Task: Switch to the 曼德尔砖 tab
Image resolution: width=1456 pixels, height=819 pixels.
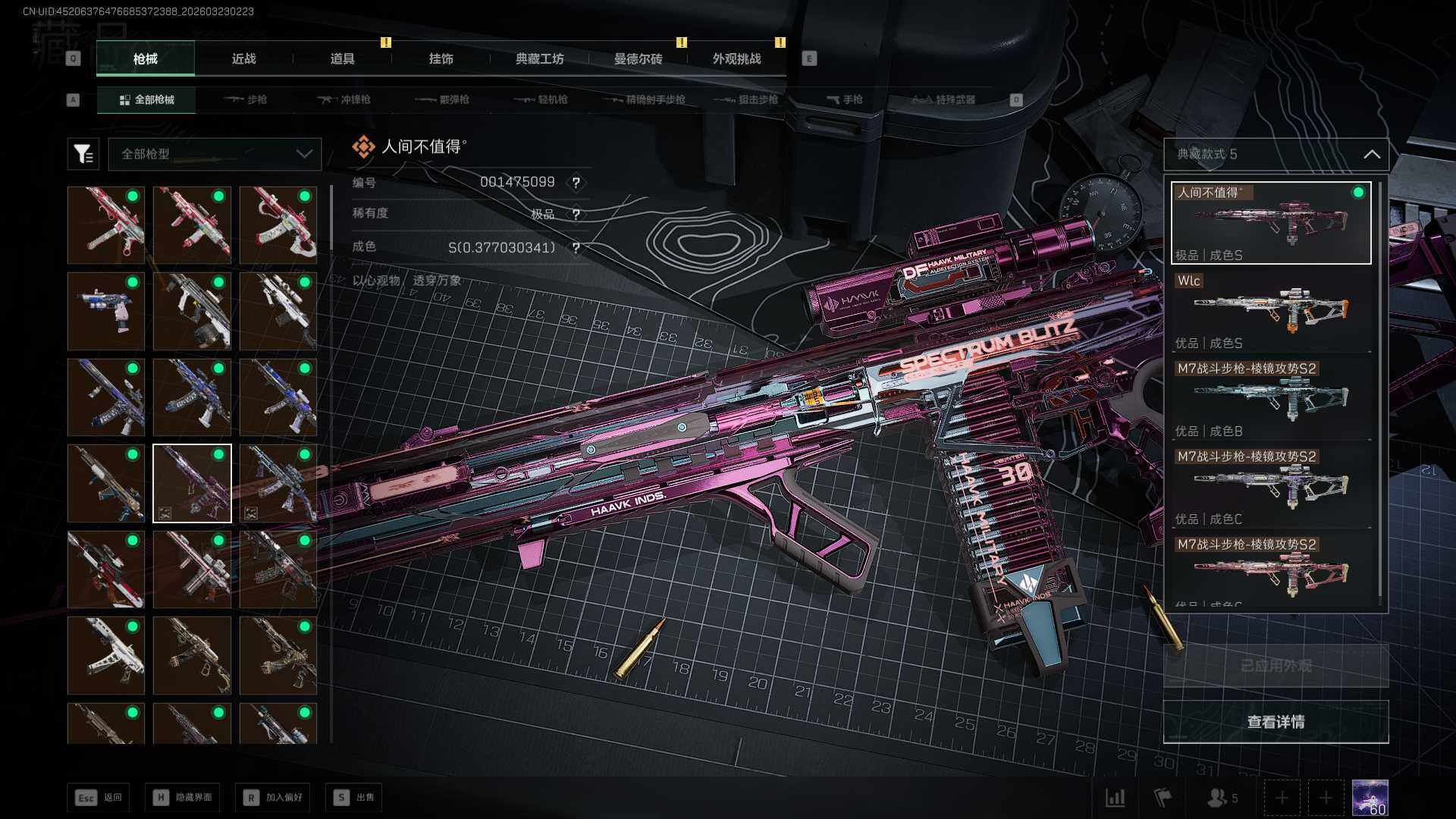Action: [638, 58]
